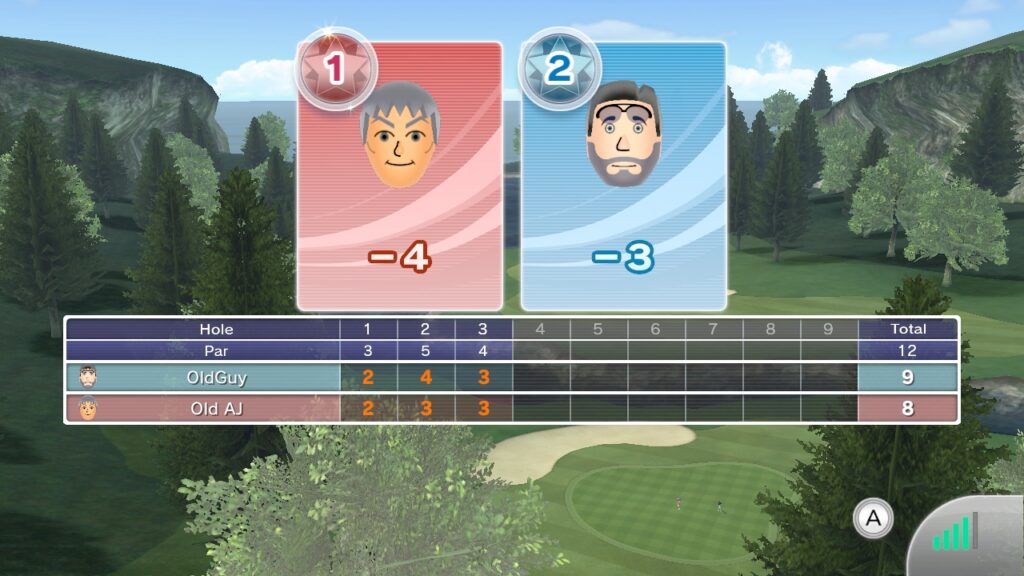
Task: Select the second-place blue player card
Action: coord(623,177)
